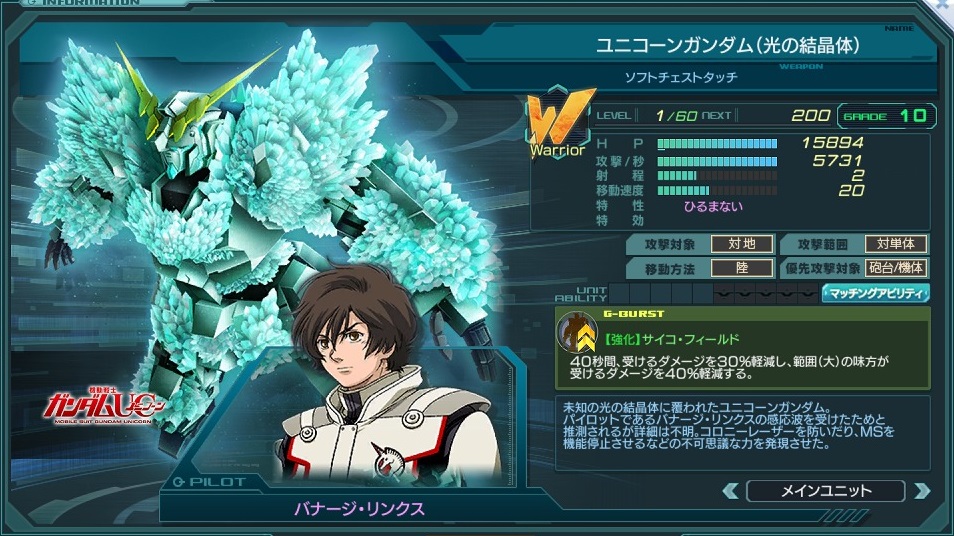Click the left arrow beside メインユニット
This screenshot has width=954, height=536.
pos(731,491)
